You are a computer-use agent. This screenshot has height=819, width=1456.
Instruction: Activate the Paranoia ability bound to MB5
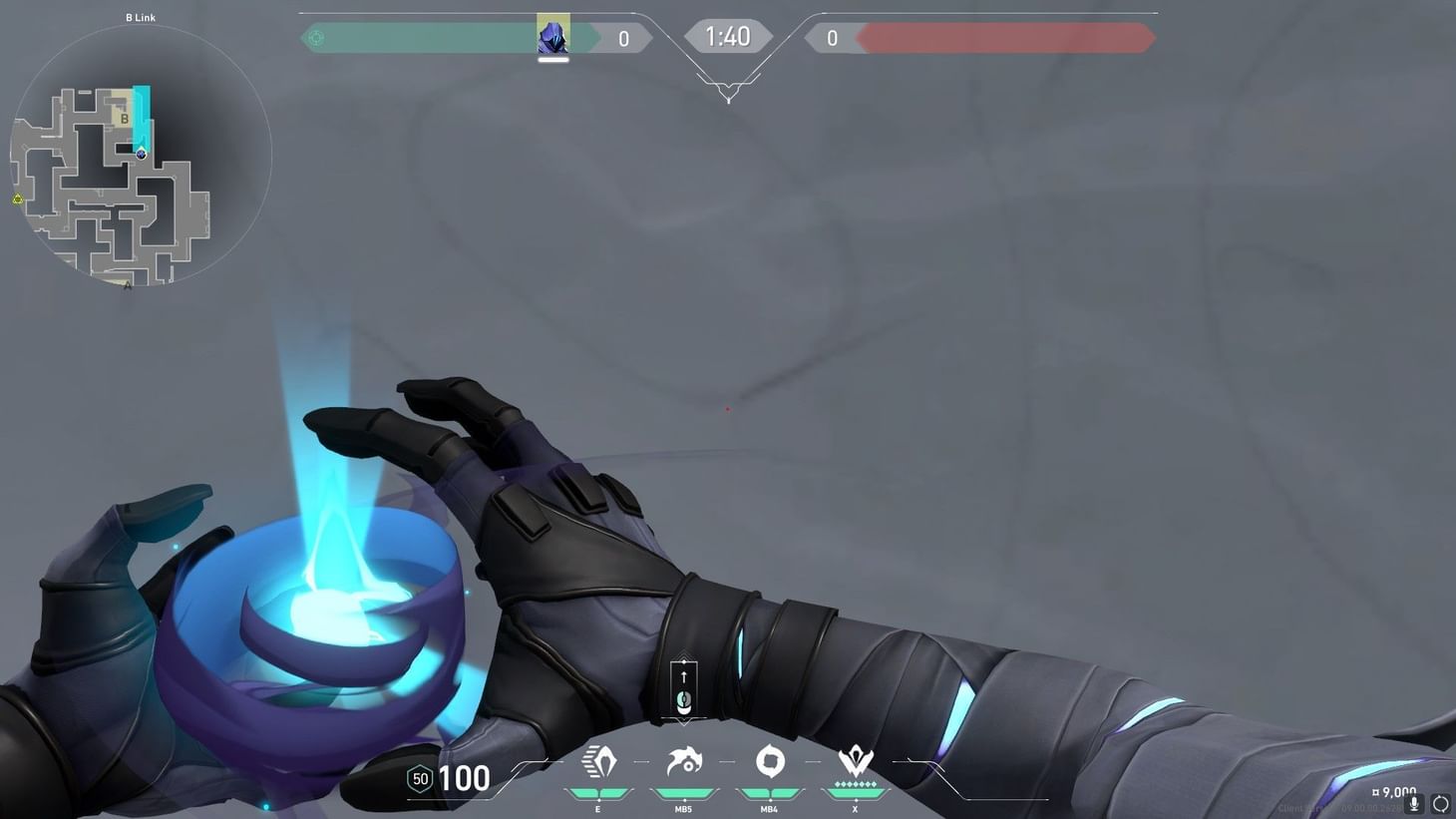click(x=683, y=761)
